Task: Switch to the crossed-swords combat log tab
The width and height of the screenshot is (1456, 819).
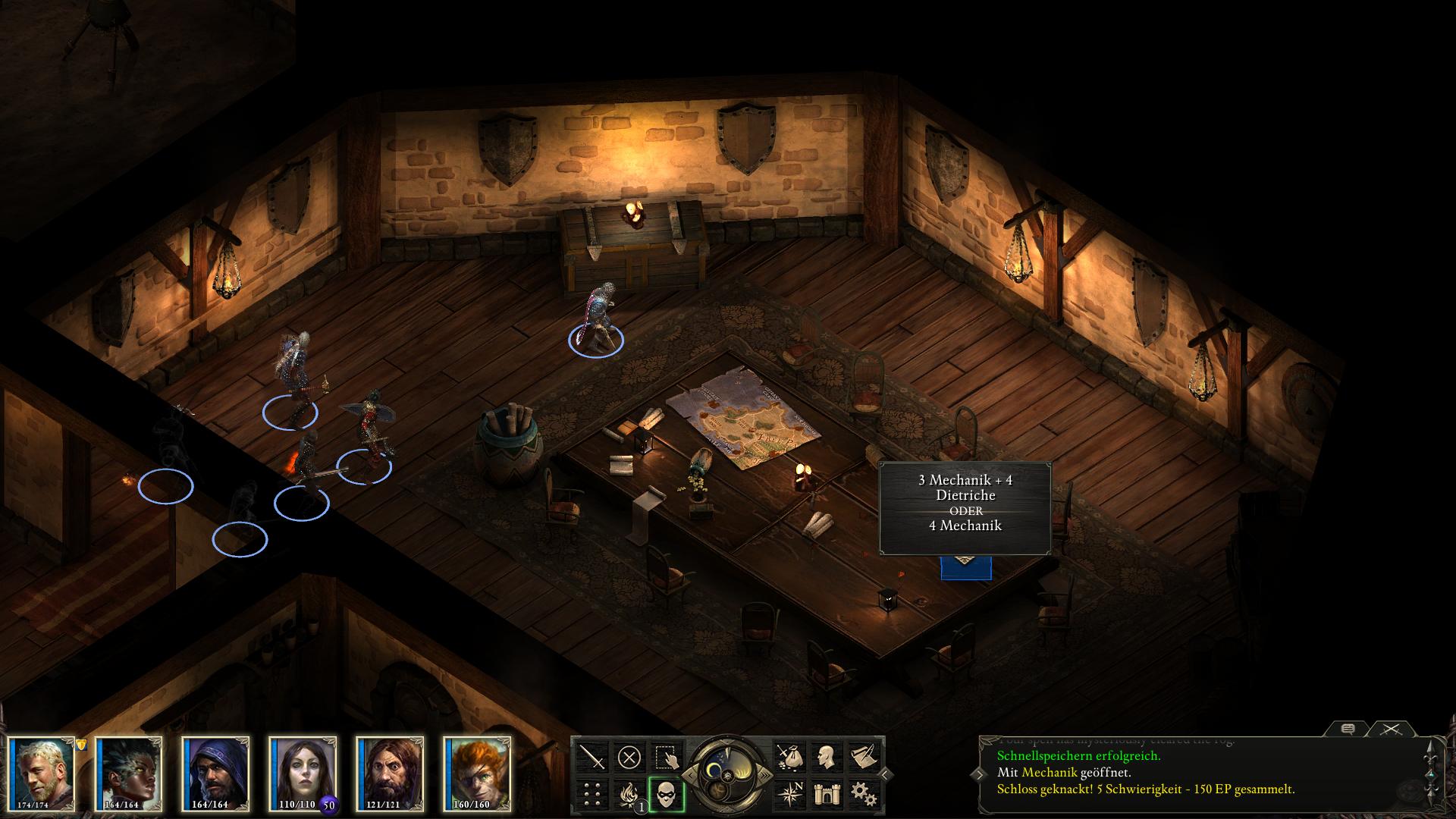Action: tap(1390, 729)
